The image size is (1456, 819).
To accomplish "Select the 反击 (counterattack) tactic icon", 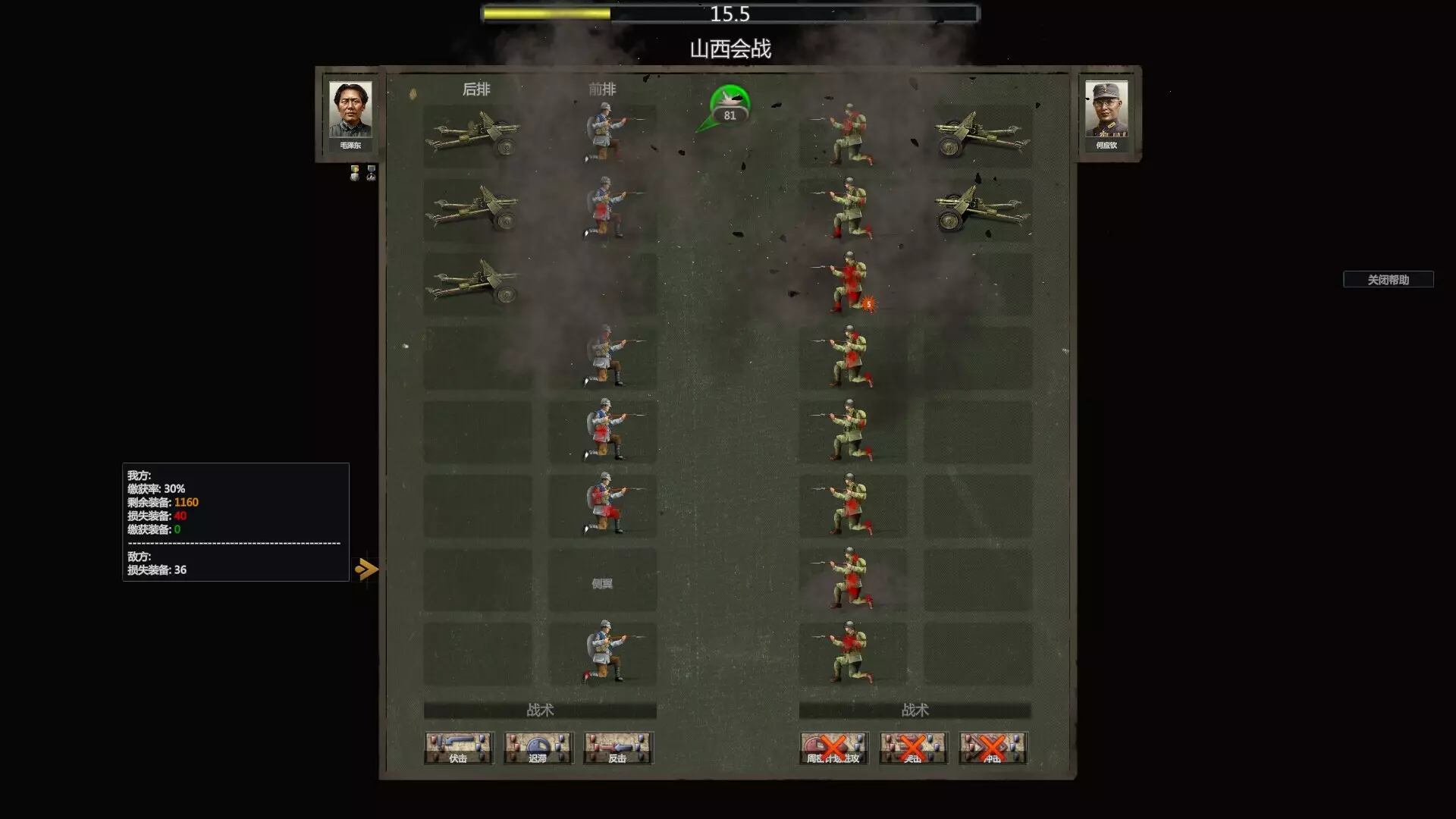I will click(618, 748).
